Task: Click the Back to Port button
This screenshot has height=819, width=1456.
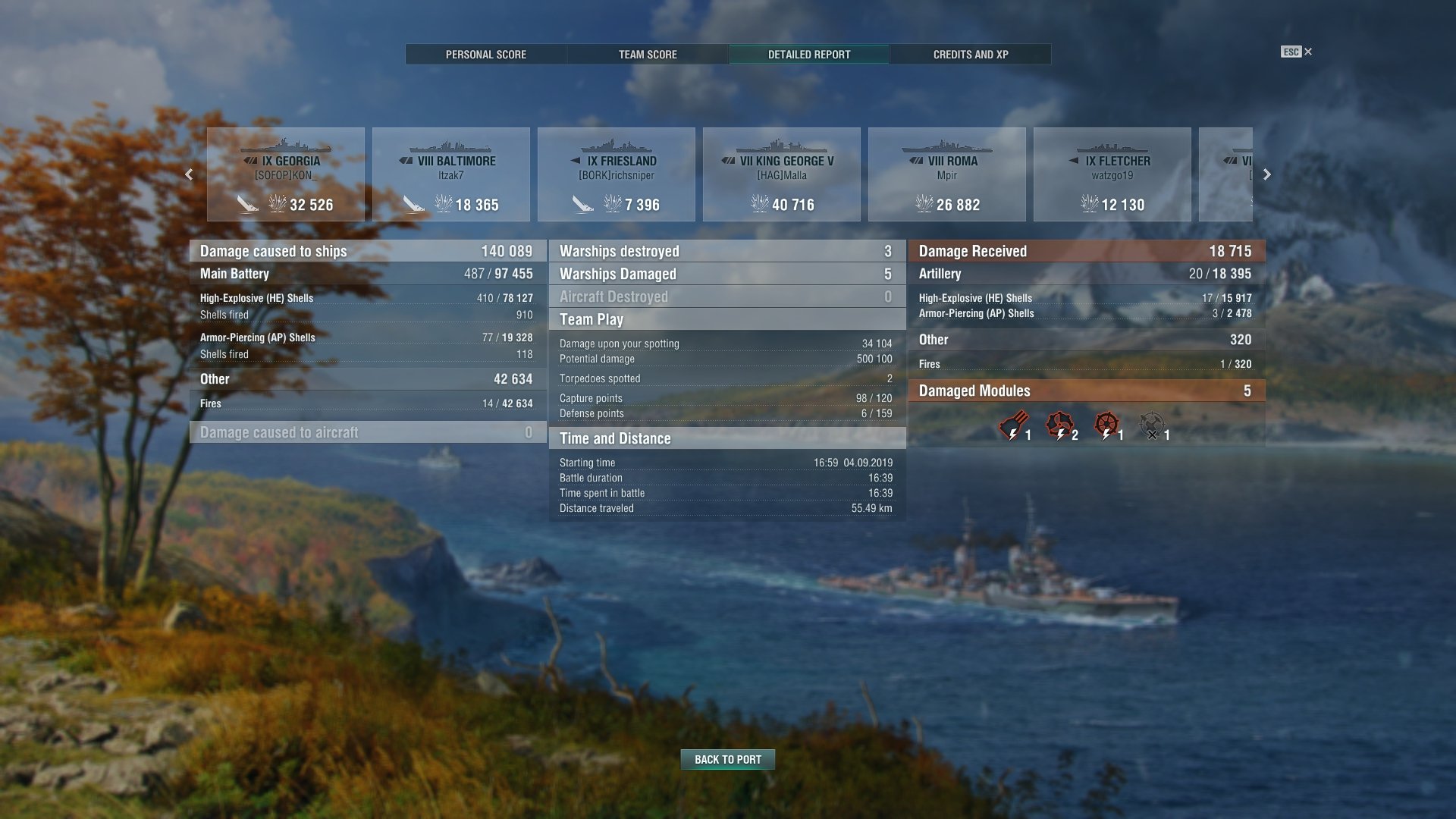Action: (x=728, y=759)
